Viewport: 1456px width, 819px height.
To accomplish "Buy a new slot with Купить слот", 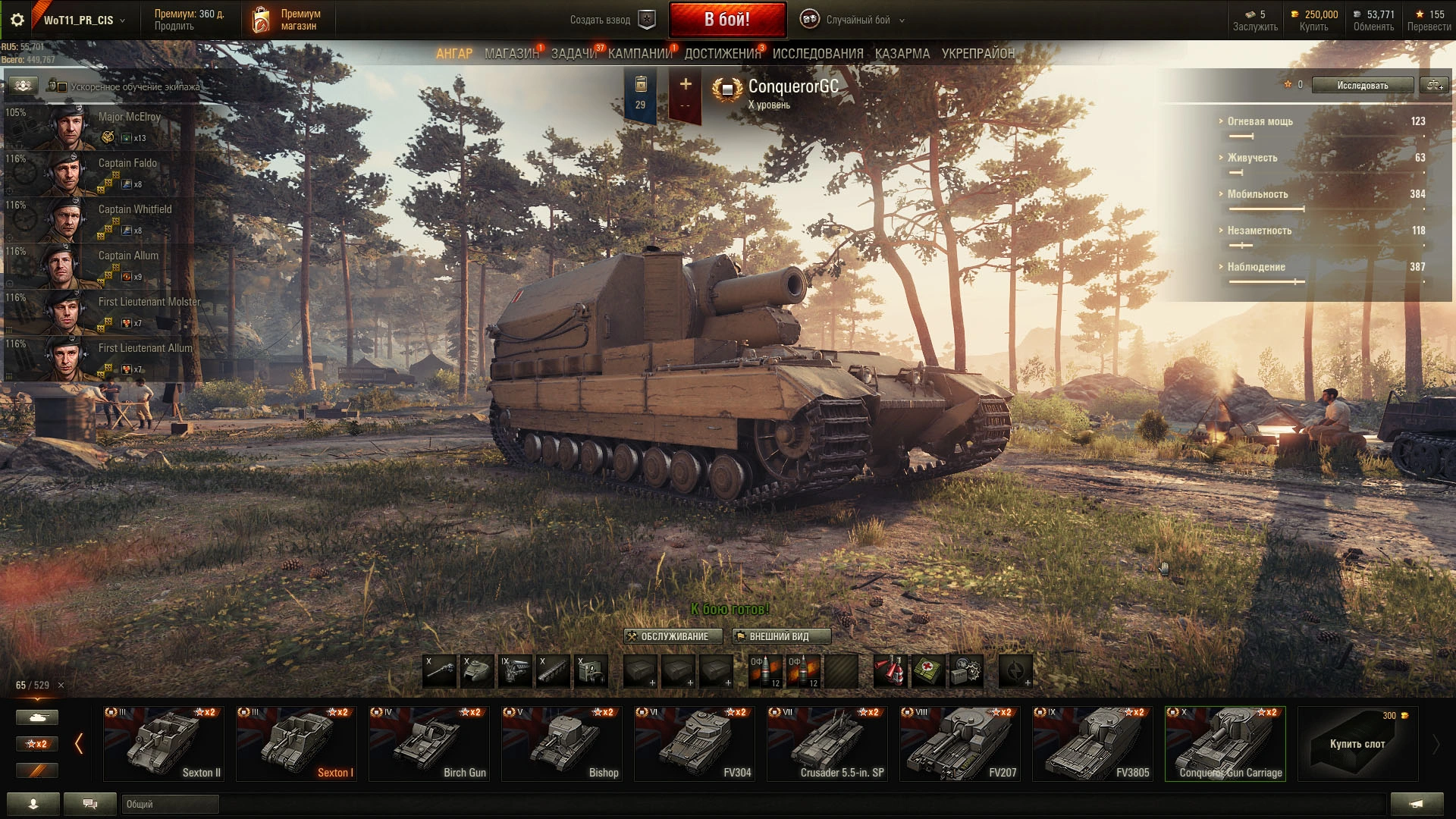I will [x=1357, y=744].
